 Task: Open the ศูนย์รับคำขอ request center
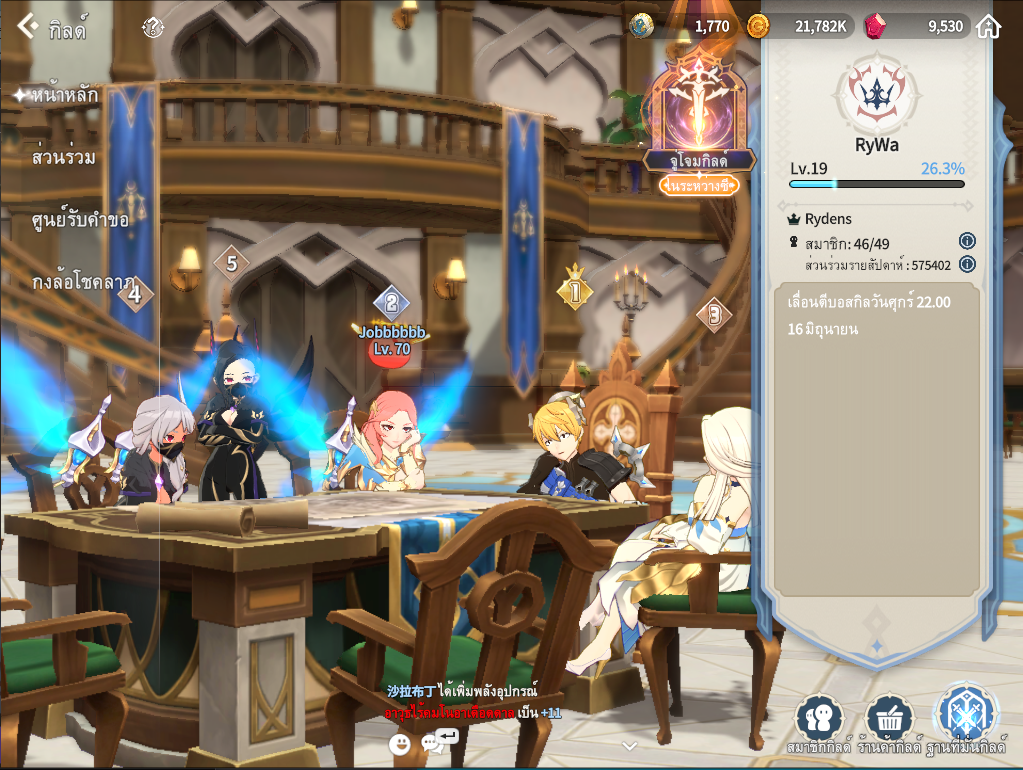[80, 219]
